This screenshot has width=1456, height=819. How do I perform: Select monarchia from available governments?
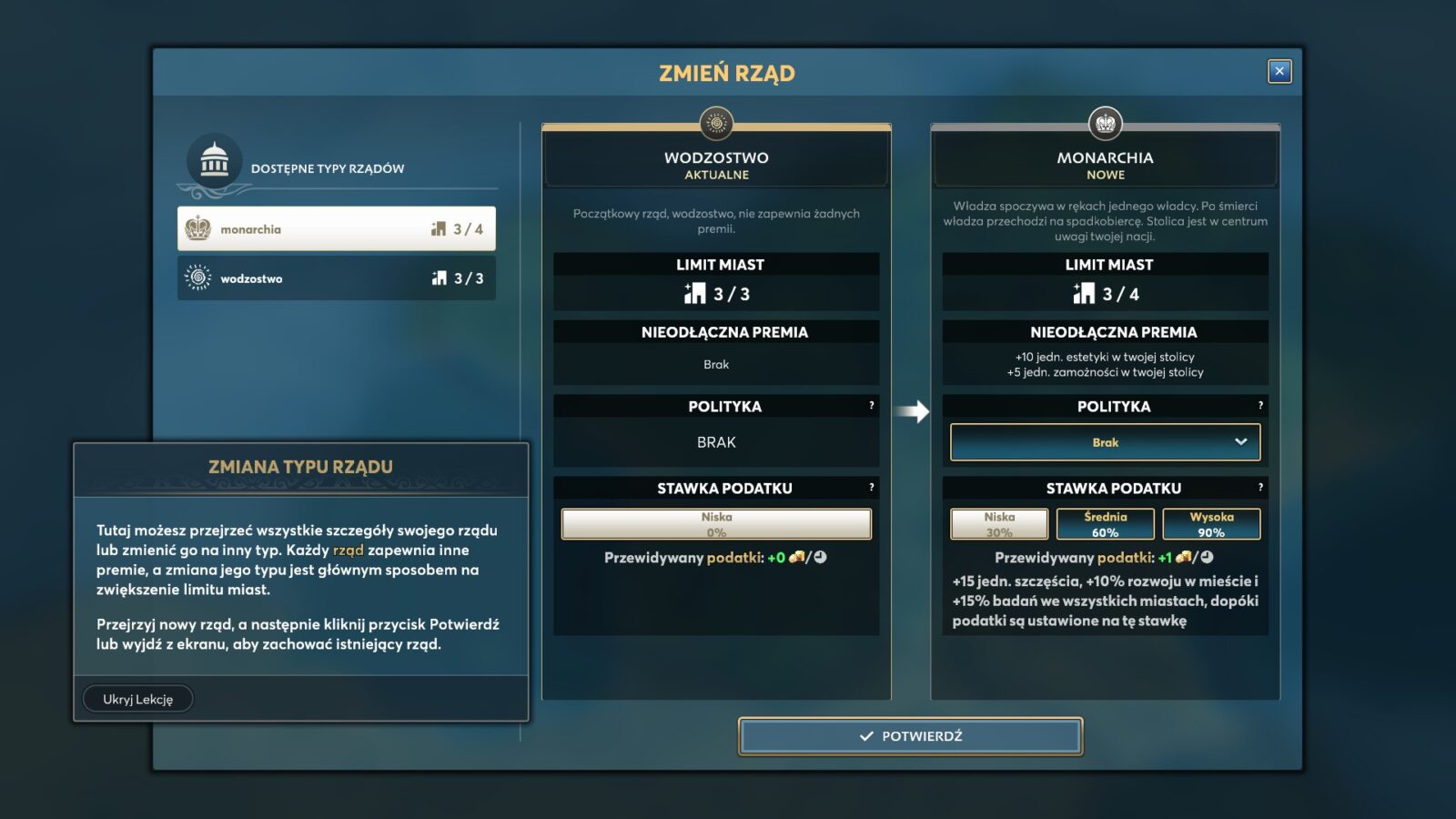click(337, 229)
